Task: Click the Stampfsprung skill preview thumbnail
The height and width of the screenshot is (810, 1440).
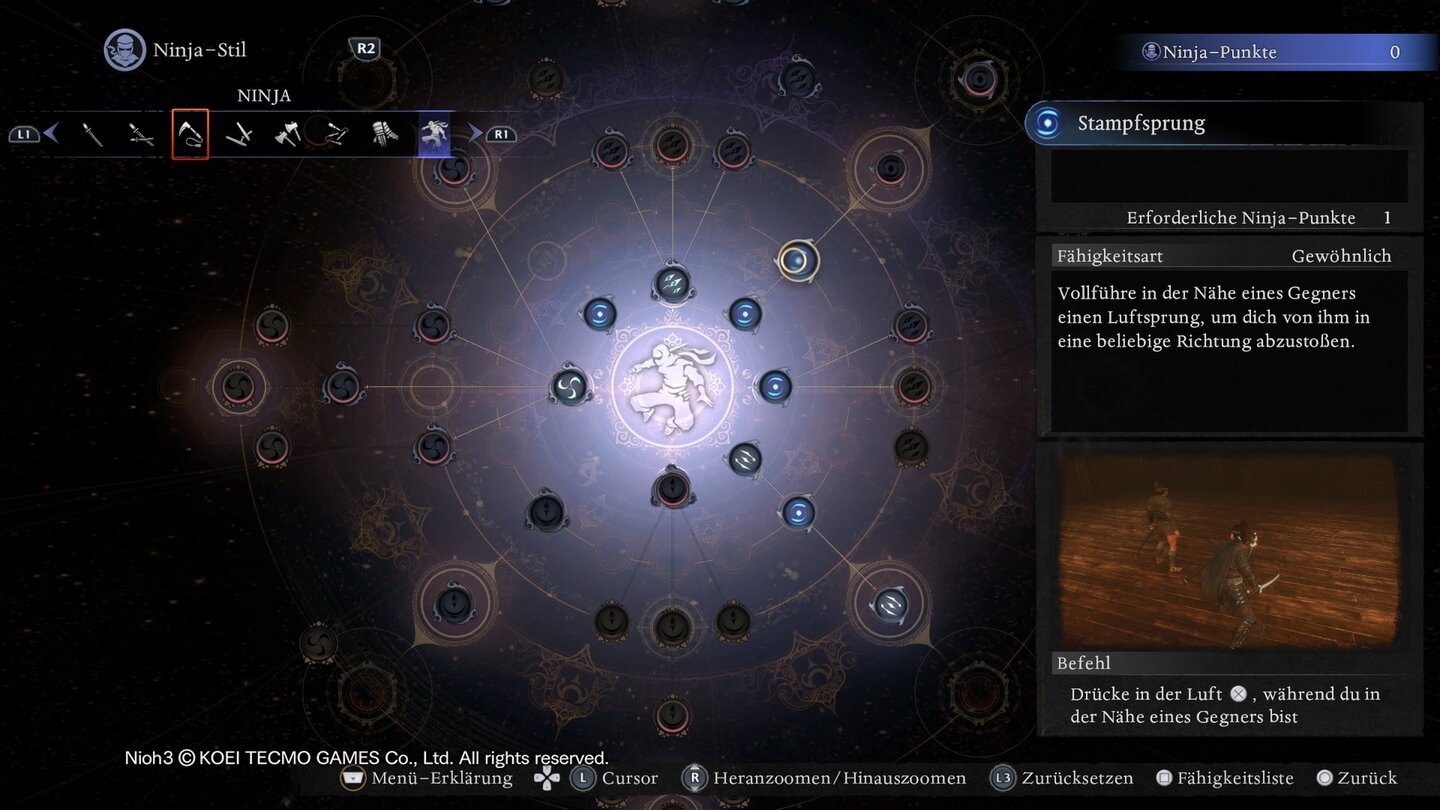Action: click(1229, 548)
